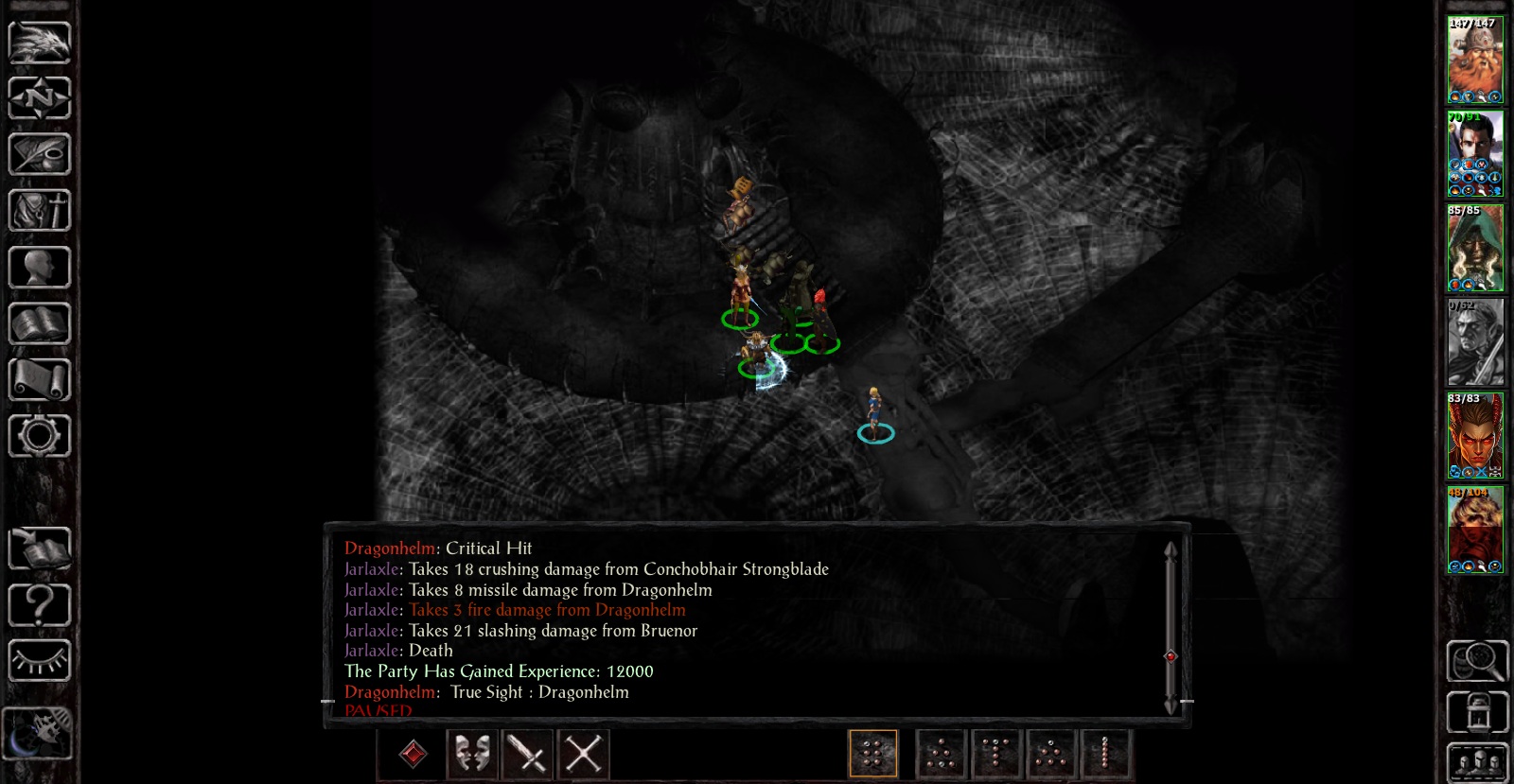Open the area map

40,97
